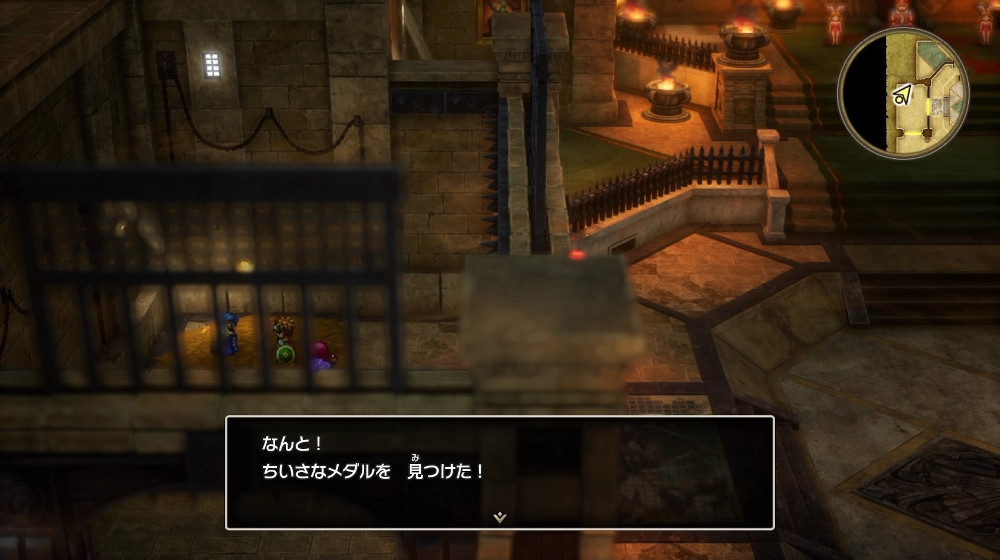
Task: Open the circular minimap
Action: (x=903, y=93)
